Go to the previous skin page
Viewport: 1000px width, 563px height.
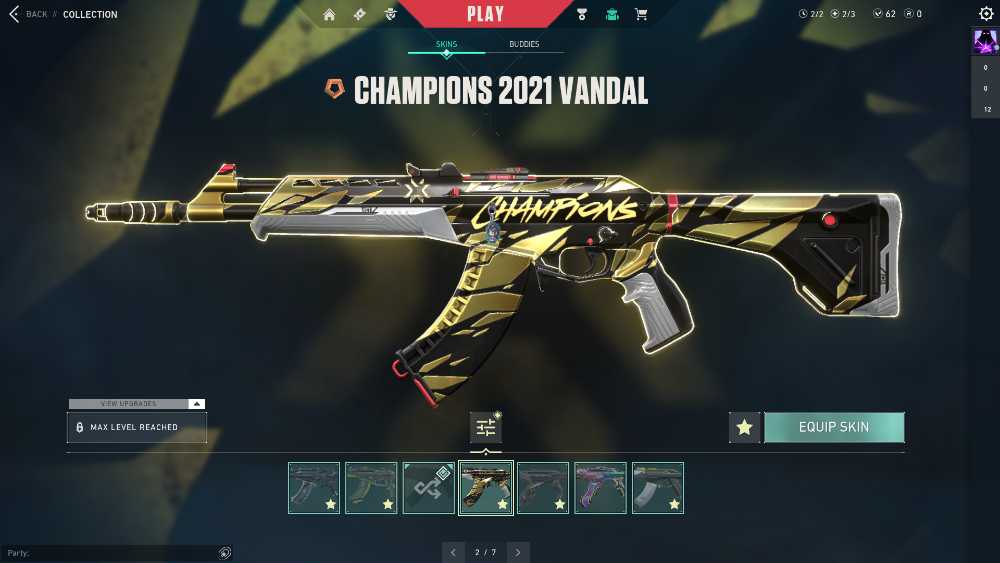point(454,552)
